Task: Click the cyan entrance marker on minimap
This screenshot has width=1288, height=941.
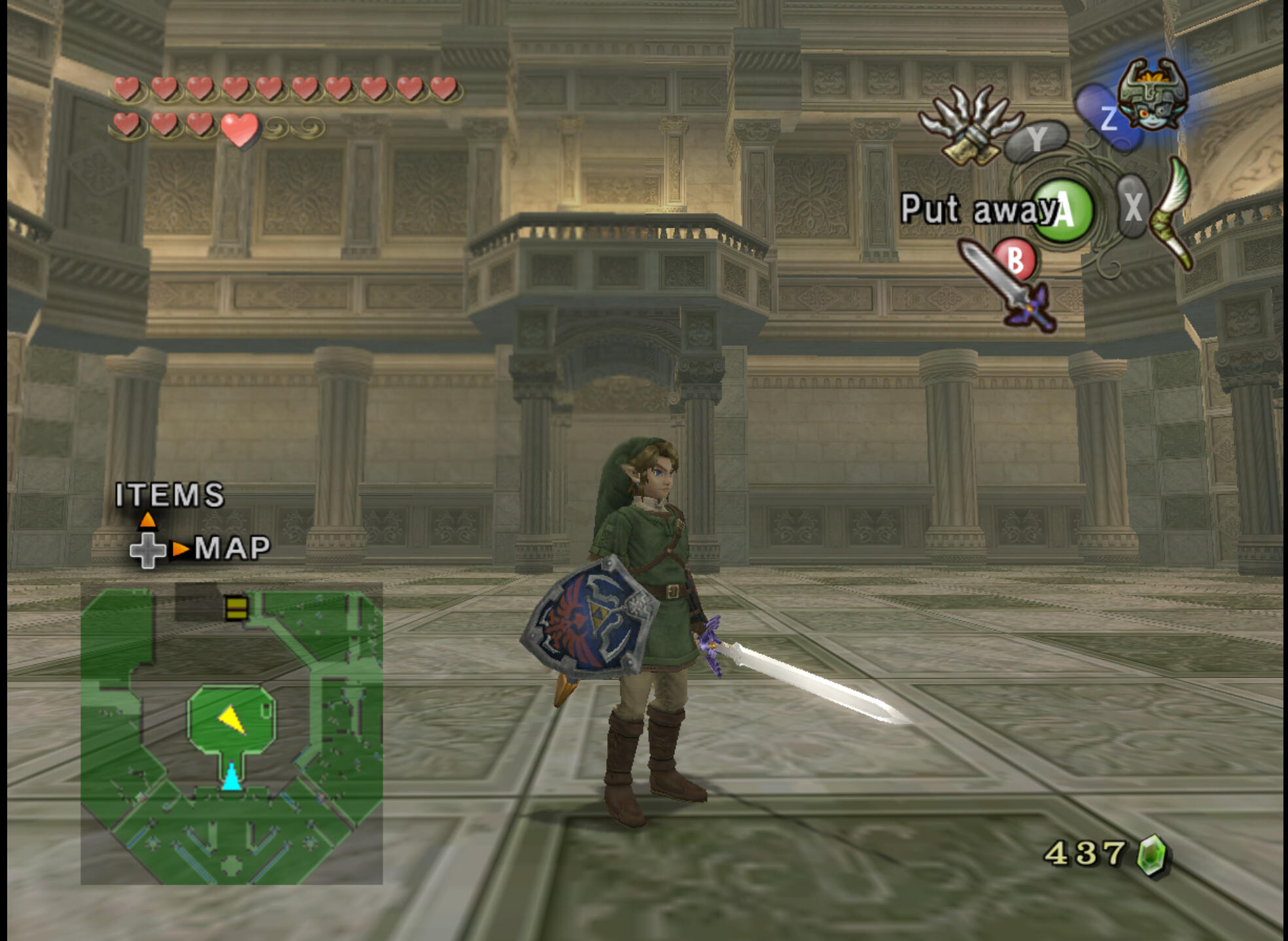Action: click(231, 777)
